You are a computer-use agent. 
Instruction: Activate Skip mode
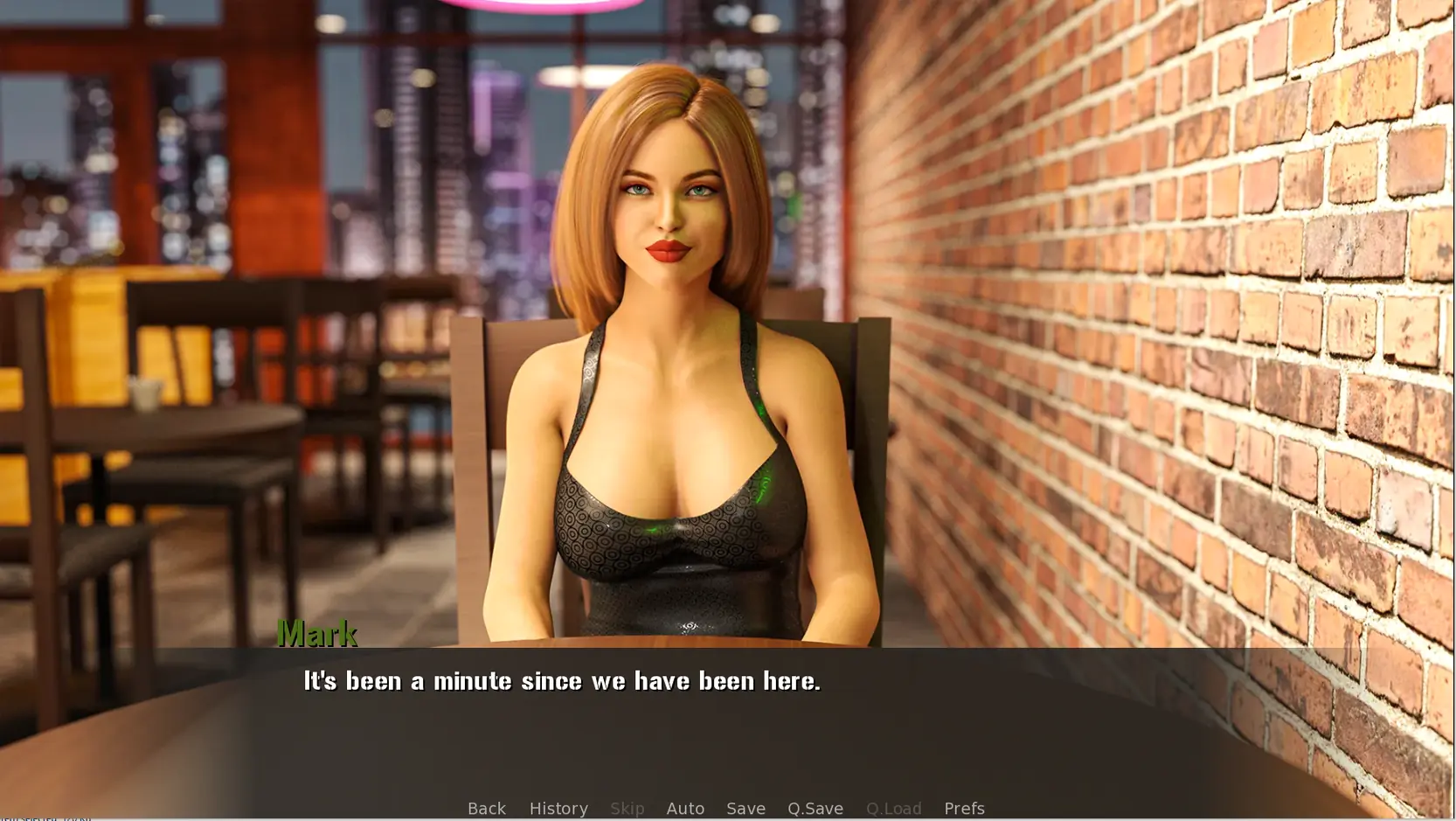627,808
